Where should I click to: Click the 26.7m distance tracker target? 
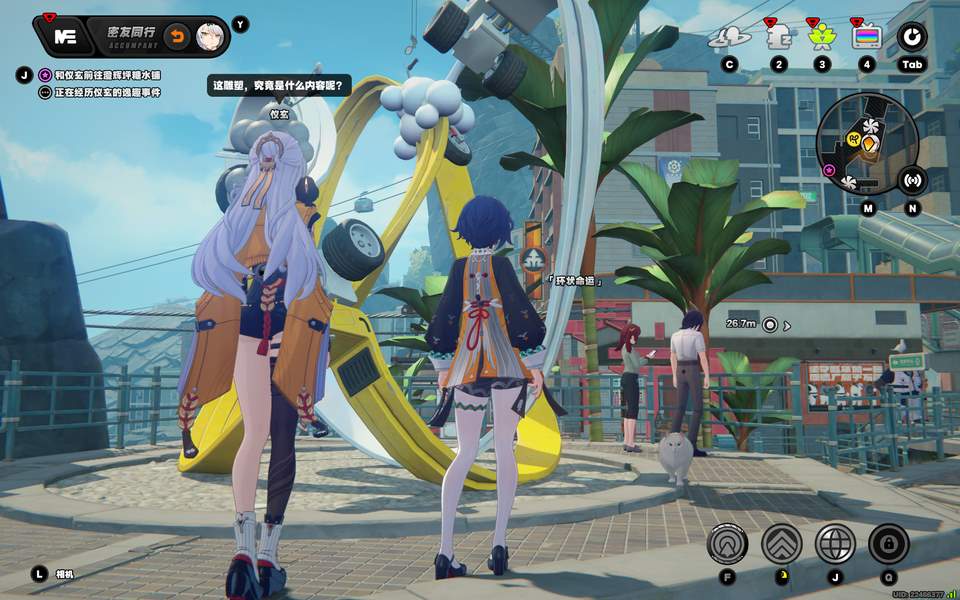point(769,324)
